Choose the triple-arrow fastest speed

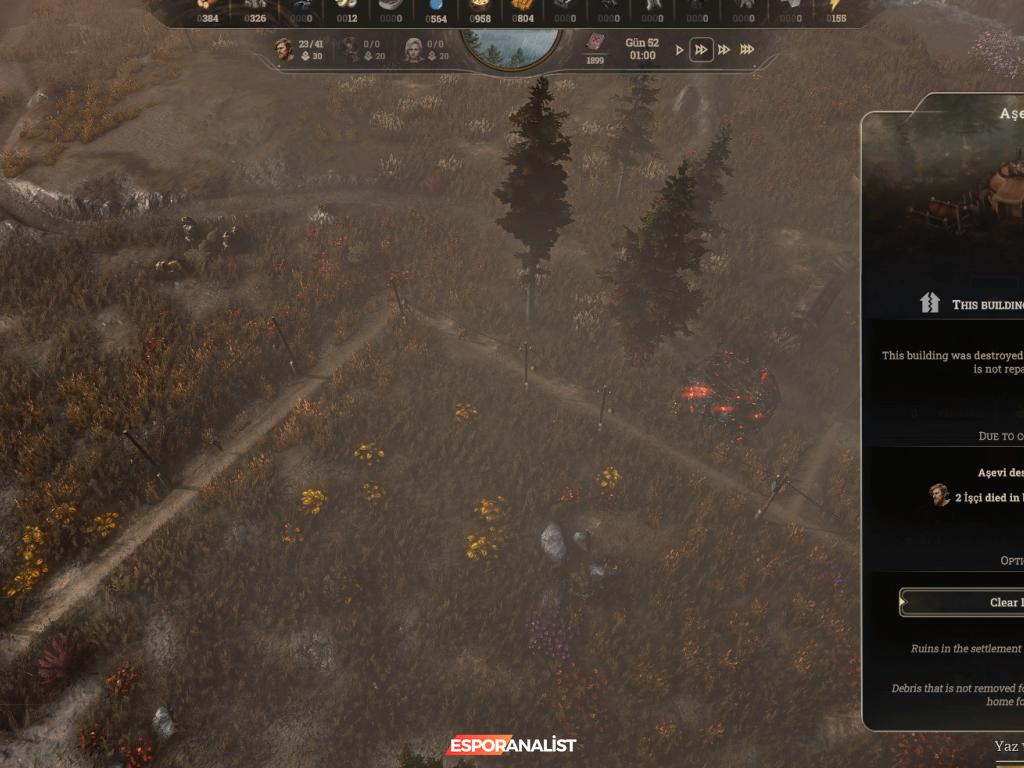747,50
